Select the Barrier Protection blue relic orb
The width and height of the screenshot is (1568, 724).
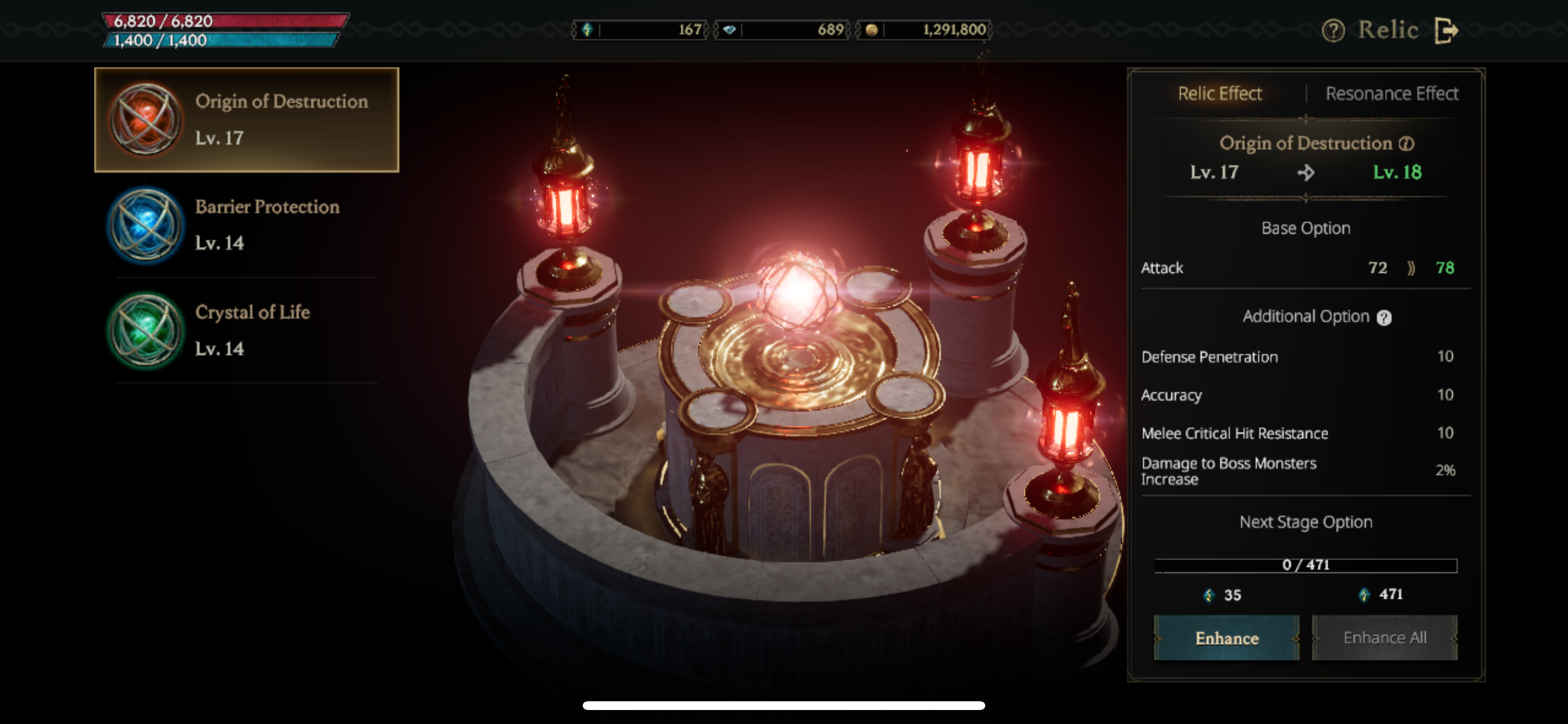tap(146, 225)
